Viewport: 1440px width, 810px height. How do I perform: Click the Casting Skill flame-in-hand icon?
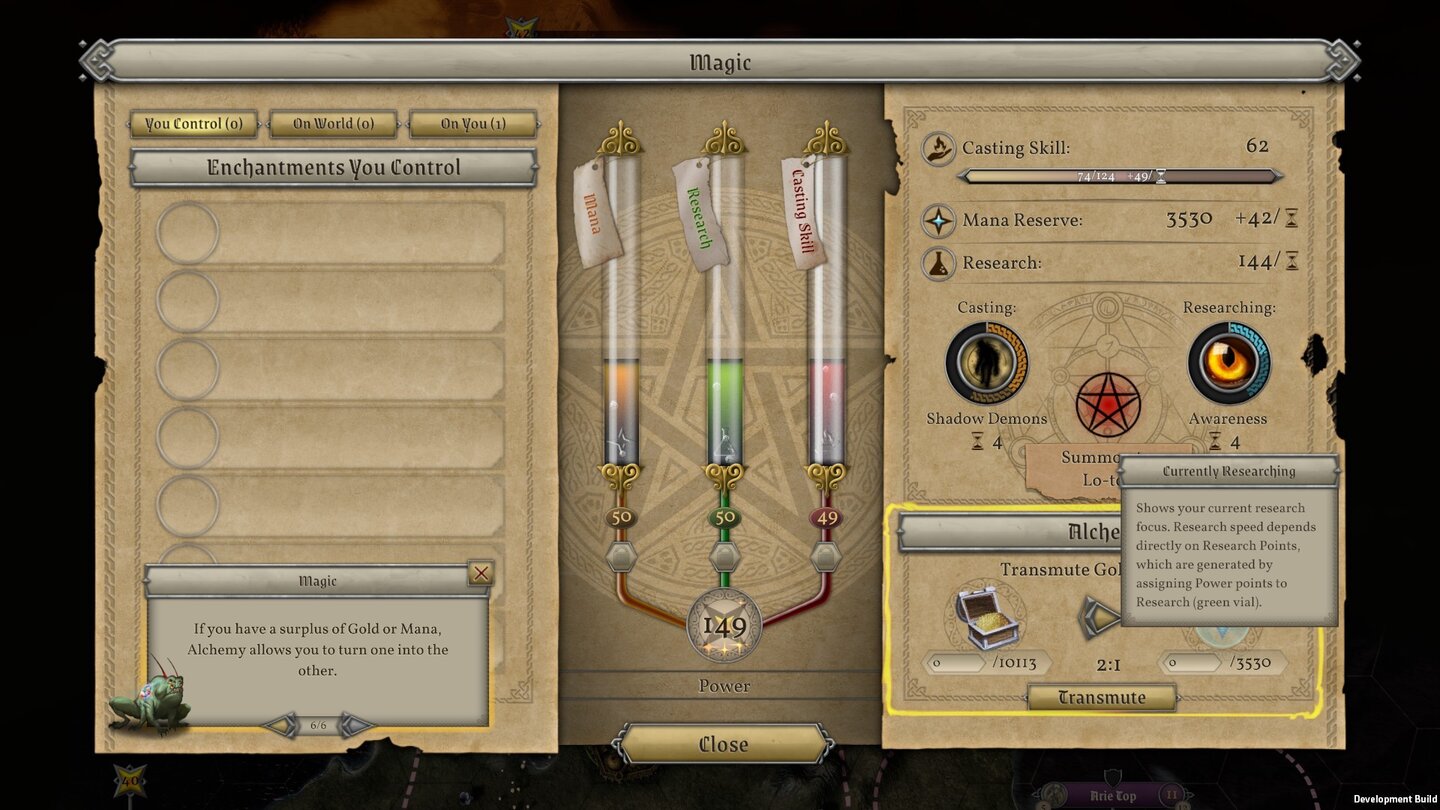click(x=937, y=146)
